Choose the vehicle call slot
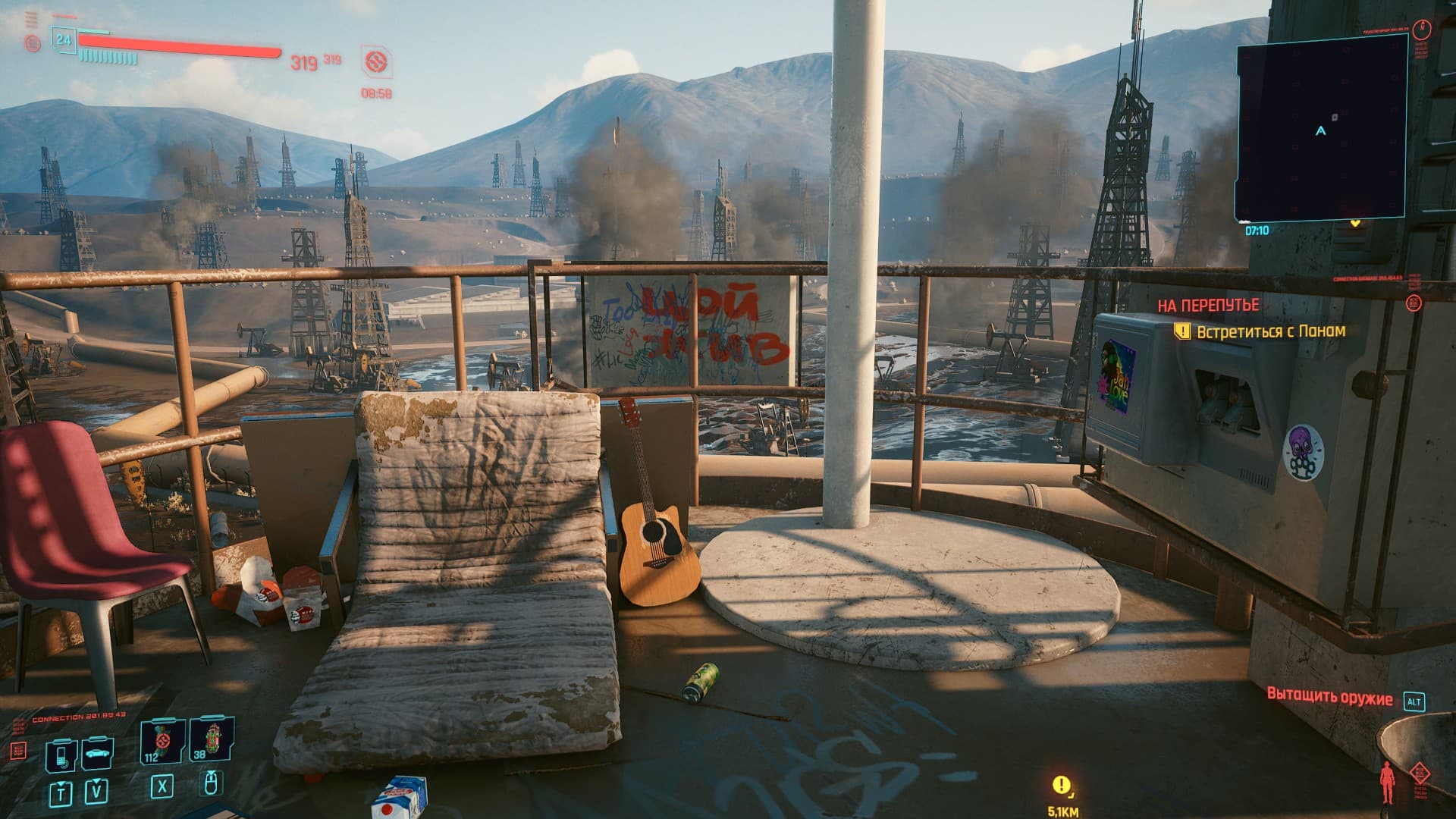Image resolution: width=1456 pixels, height=819 pixels. coord(97,753)
